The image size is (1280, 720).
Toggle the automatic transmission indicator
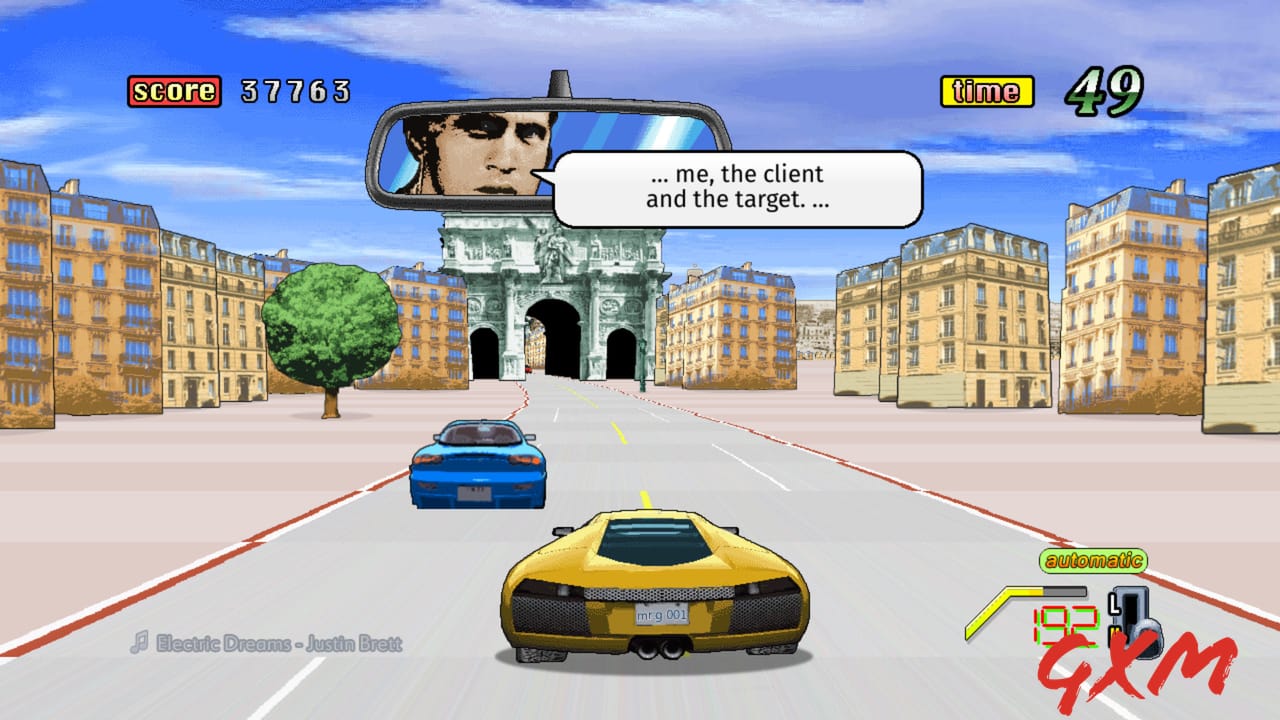(1095, 561)
